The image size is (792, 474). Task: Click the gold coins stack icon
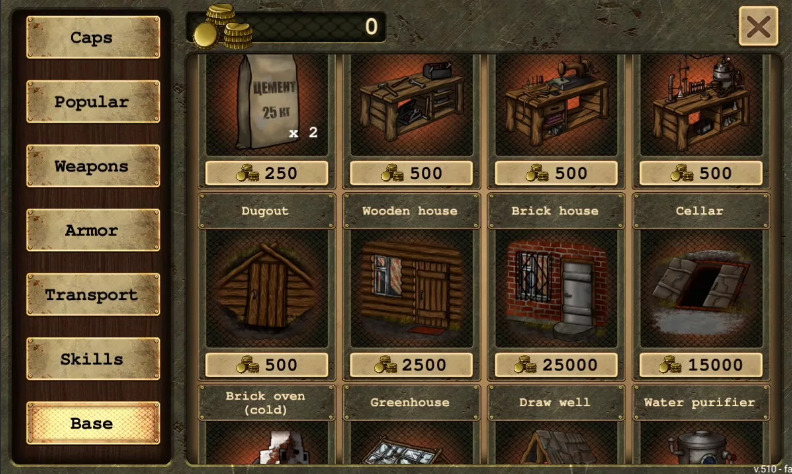pyautogui.click(x=223, y=27)
